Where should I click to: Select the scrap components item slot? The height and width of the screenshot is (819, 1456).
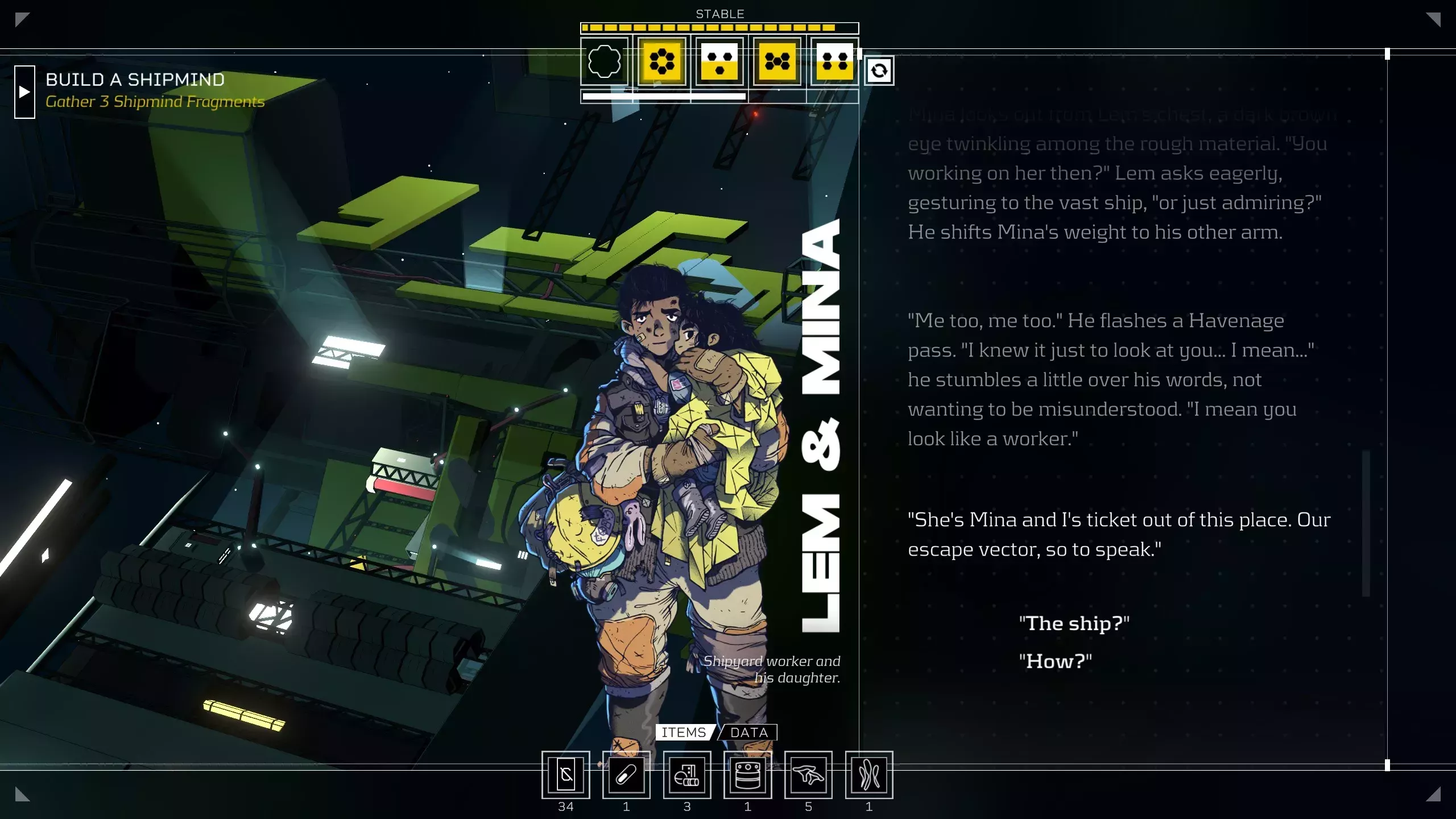[687, 775]
